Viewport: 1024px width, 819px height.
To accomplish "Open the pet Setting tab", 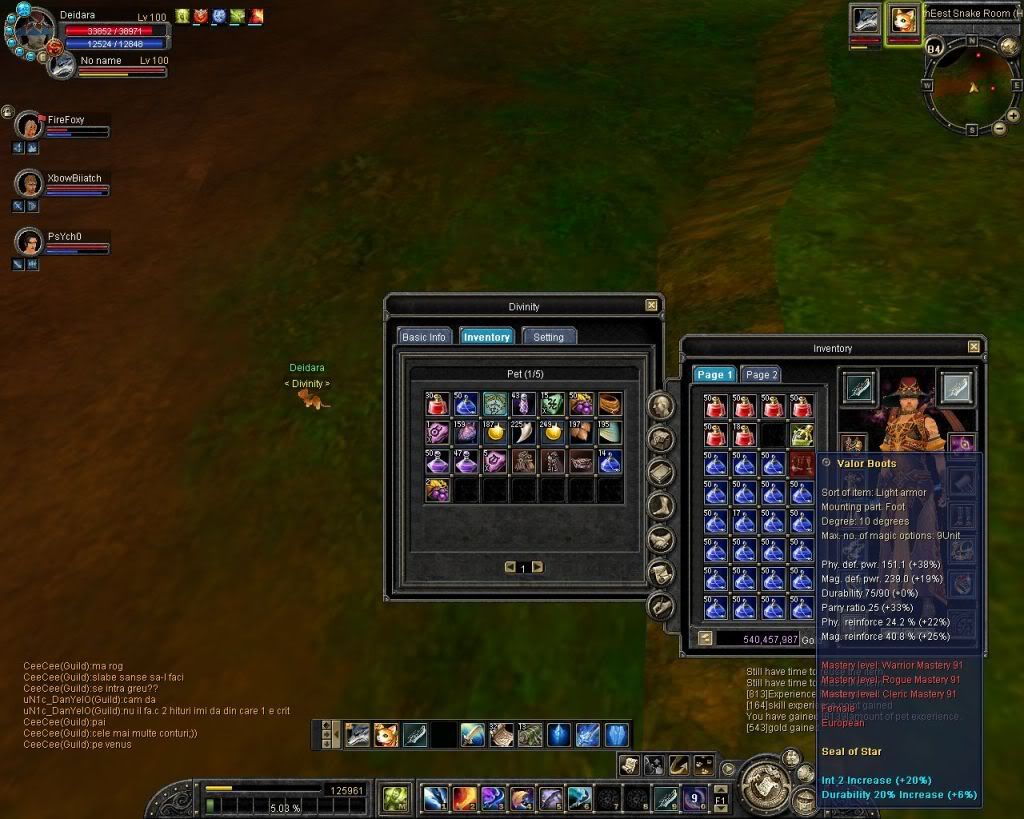I will coord(548,337).
